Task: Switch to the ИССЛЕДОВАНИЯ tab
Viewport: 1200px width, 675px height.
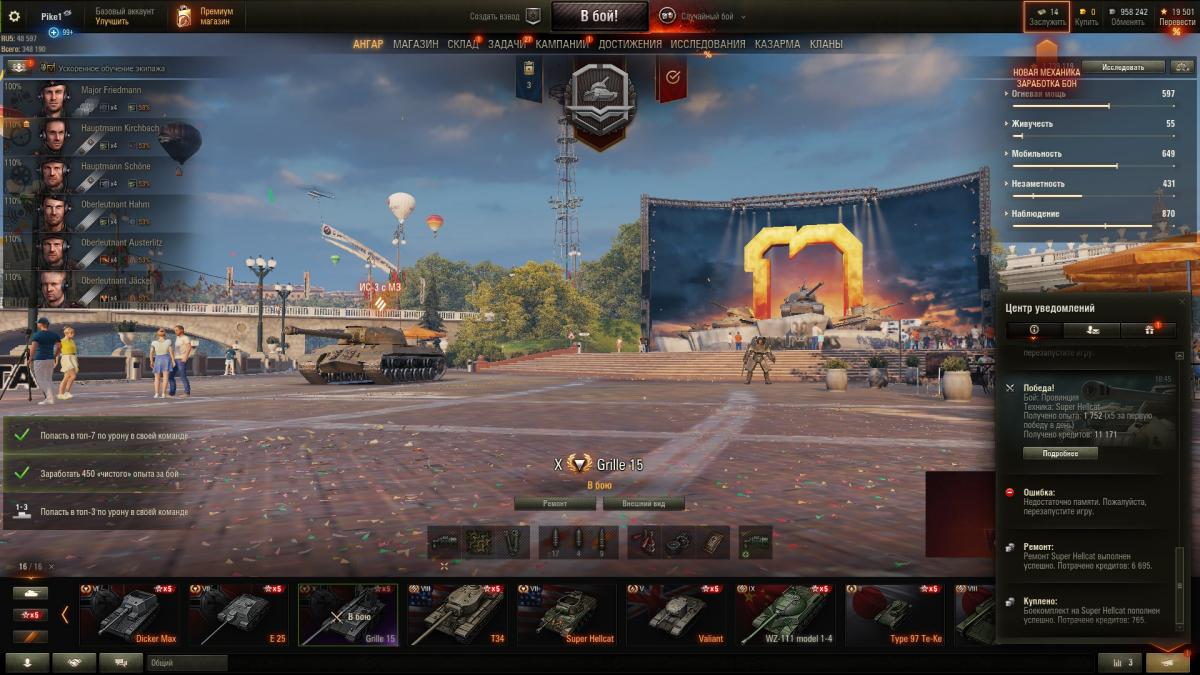Action: (x=707, y=44)
